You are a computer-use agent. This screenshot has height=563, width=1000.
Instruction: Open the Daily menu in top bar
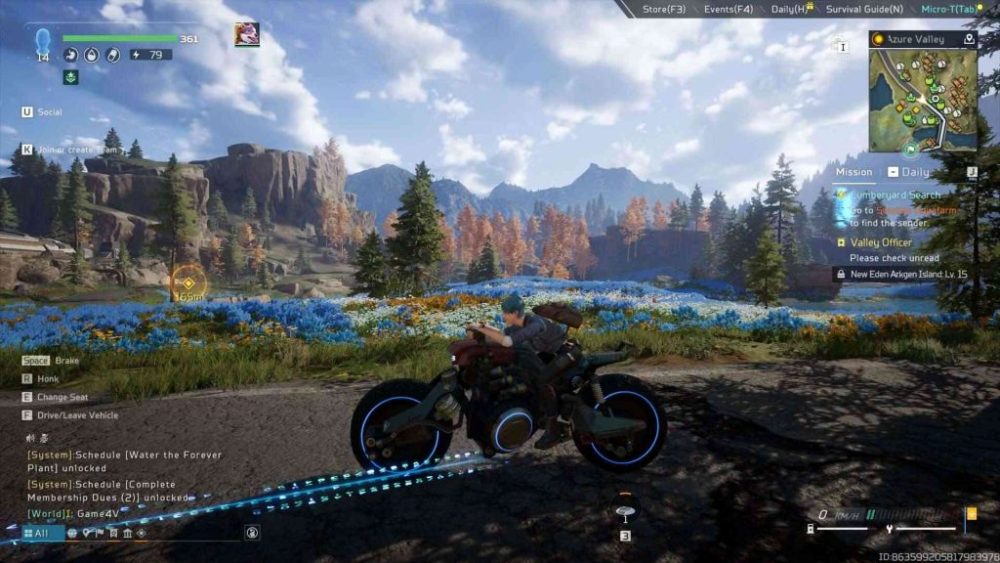[790, 9]
